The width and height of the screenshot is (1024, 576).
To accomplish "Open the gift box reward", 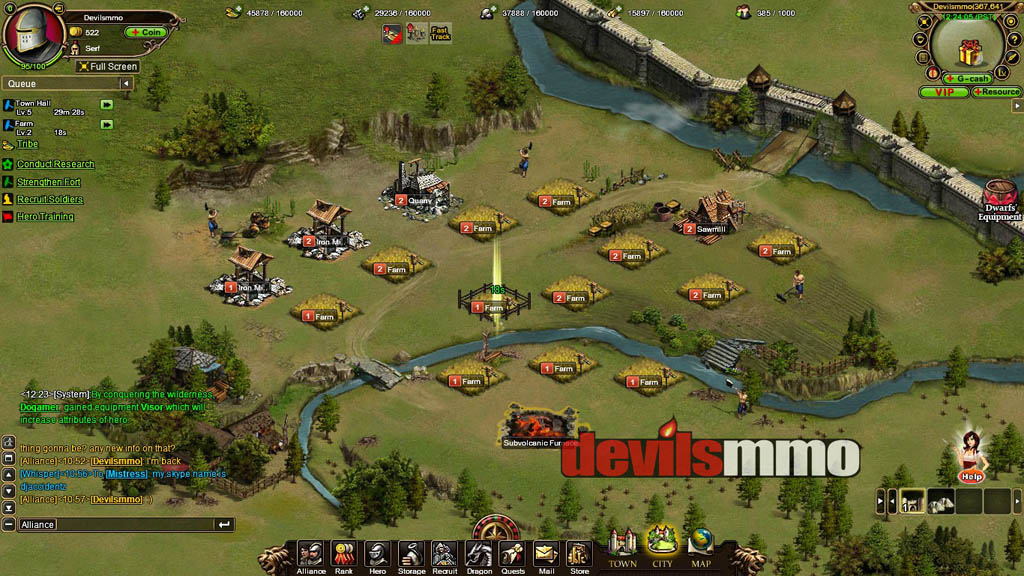I will (x=967, y=52).
